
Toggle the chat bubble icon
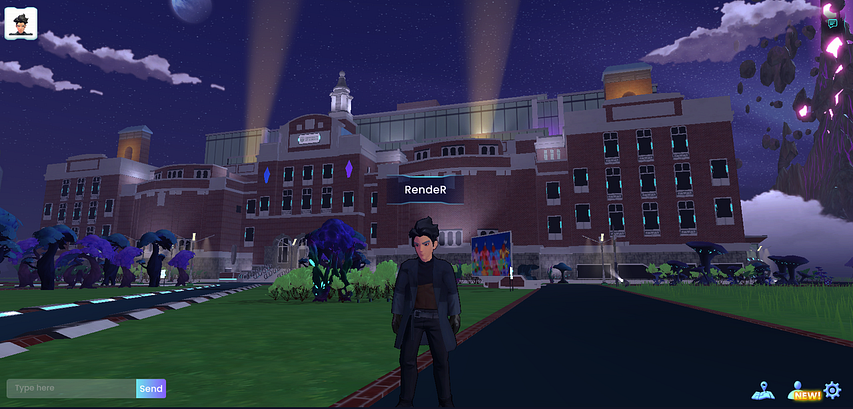tap(831, 23)
